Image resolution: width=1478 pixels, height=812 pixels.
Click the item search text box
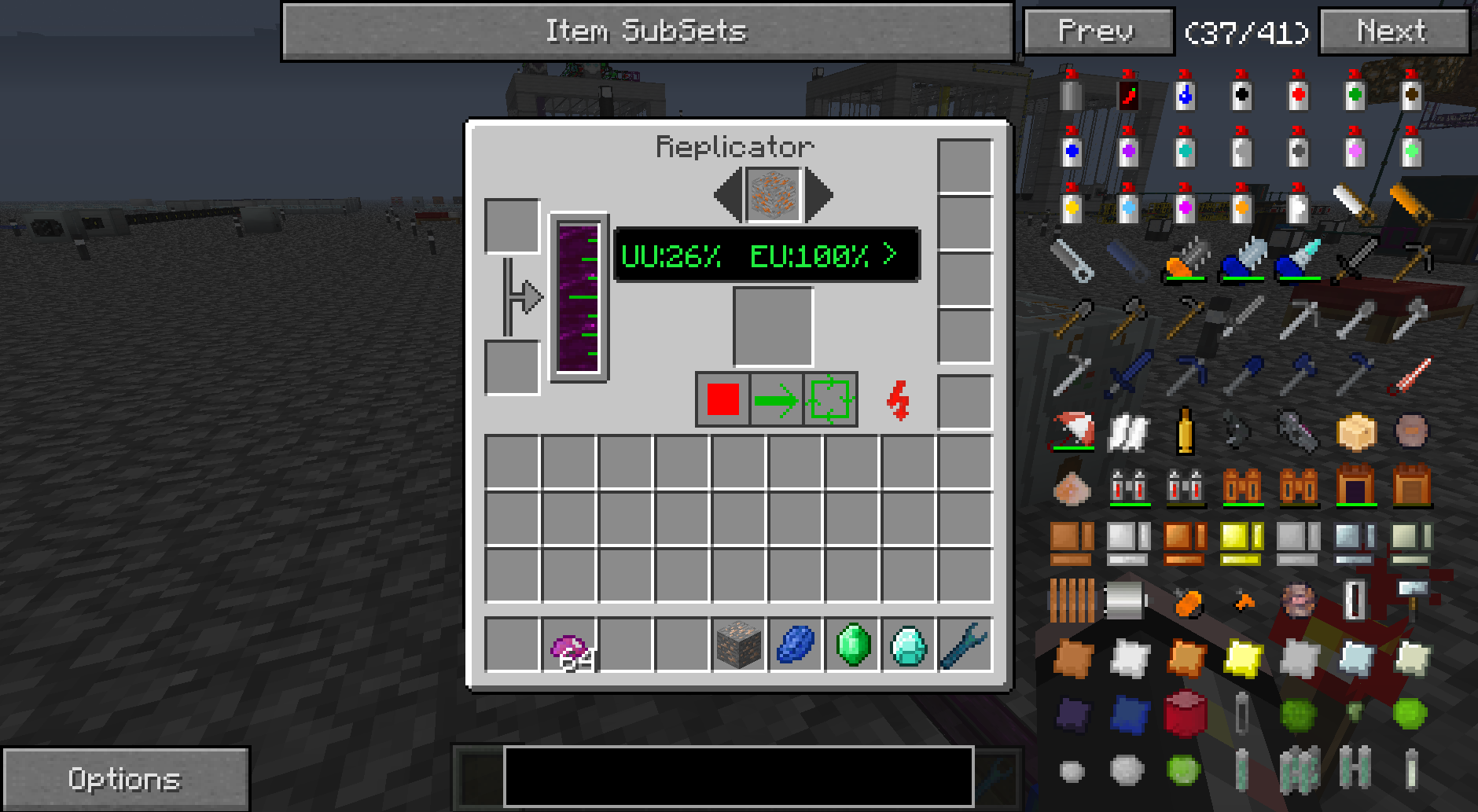pyautogui.click(x=738, y=777)
